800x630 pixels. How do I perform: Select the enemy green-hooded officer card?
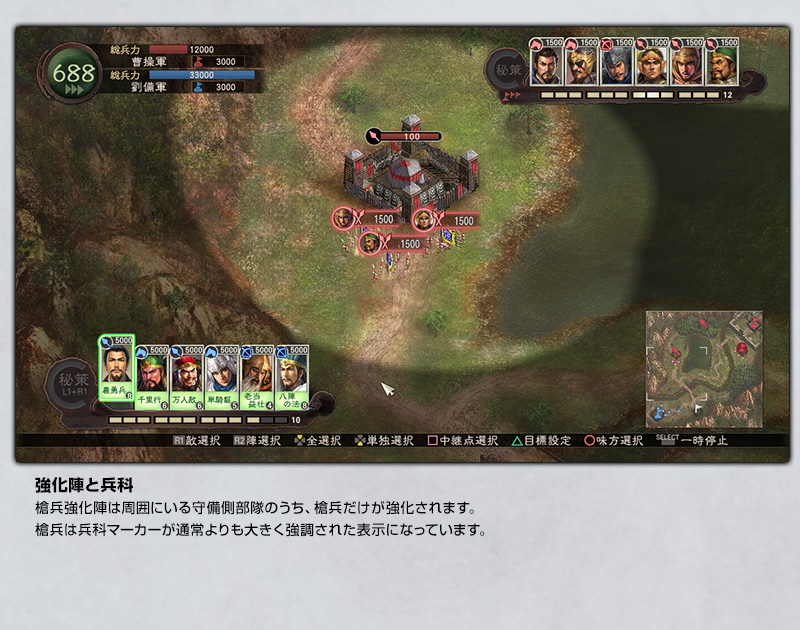click(x=722, y=65)
